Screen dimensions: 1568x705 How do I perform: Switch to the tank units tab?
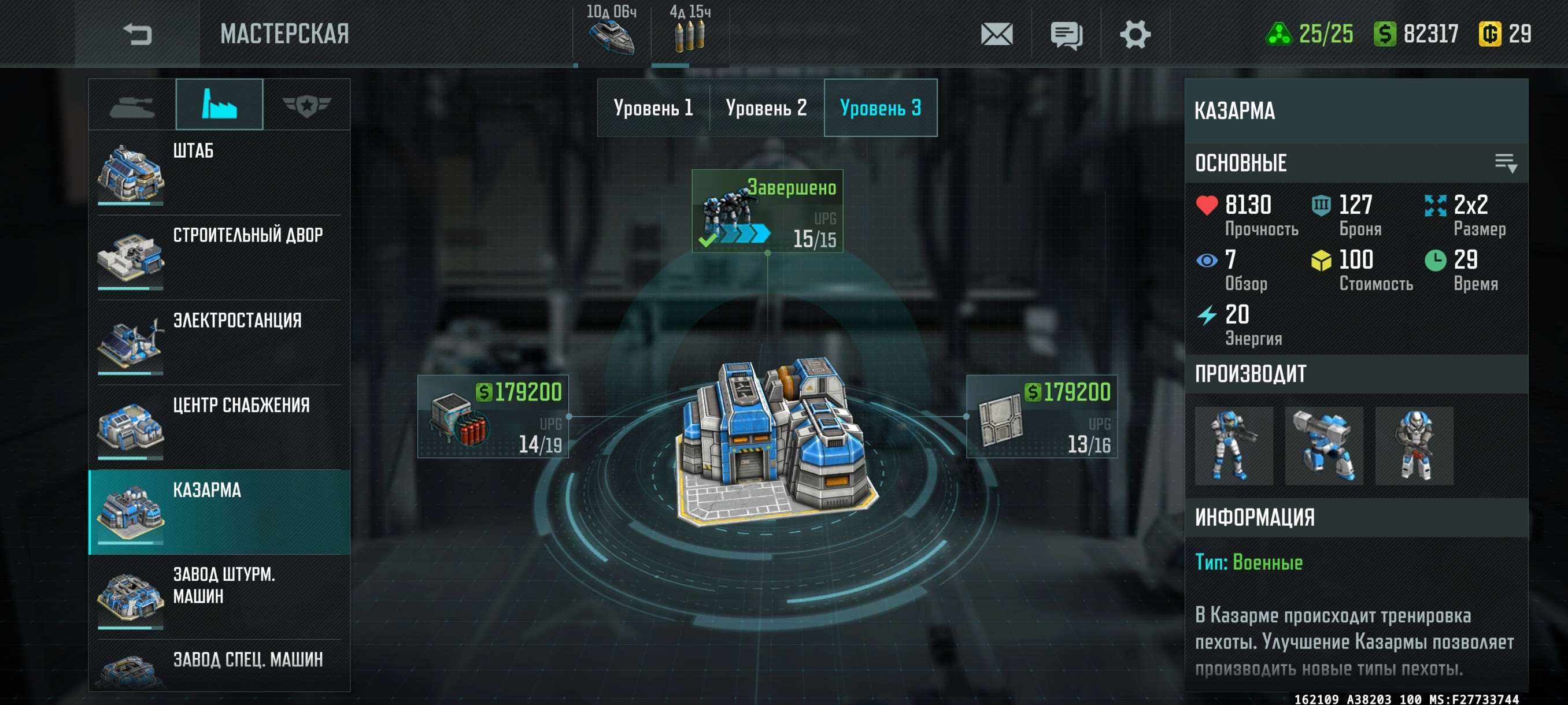[132, 105]
